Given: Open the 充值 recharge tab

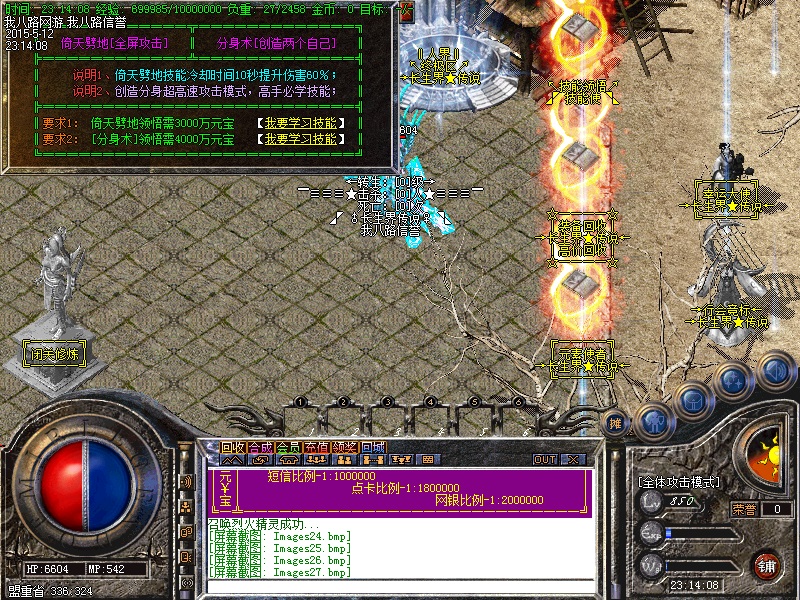Looking at the screenshot, I should click(x=317, y=447).
